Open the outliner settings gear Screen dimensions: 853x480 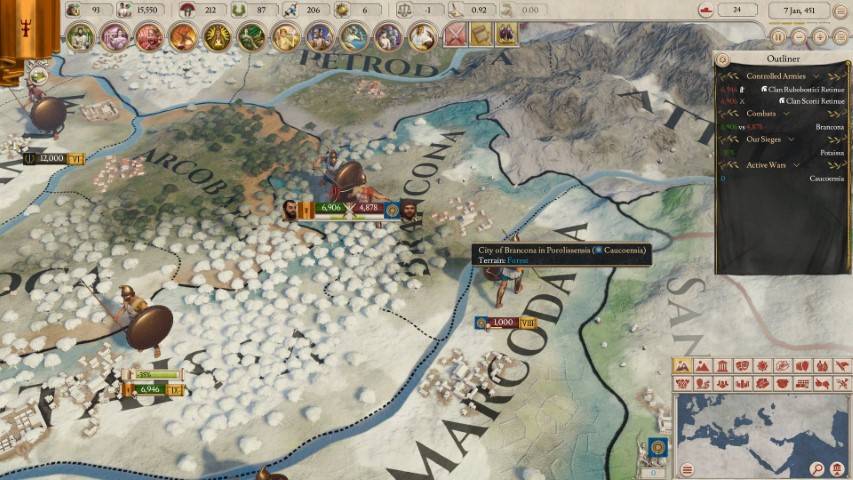pos(723,60)
